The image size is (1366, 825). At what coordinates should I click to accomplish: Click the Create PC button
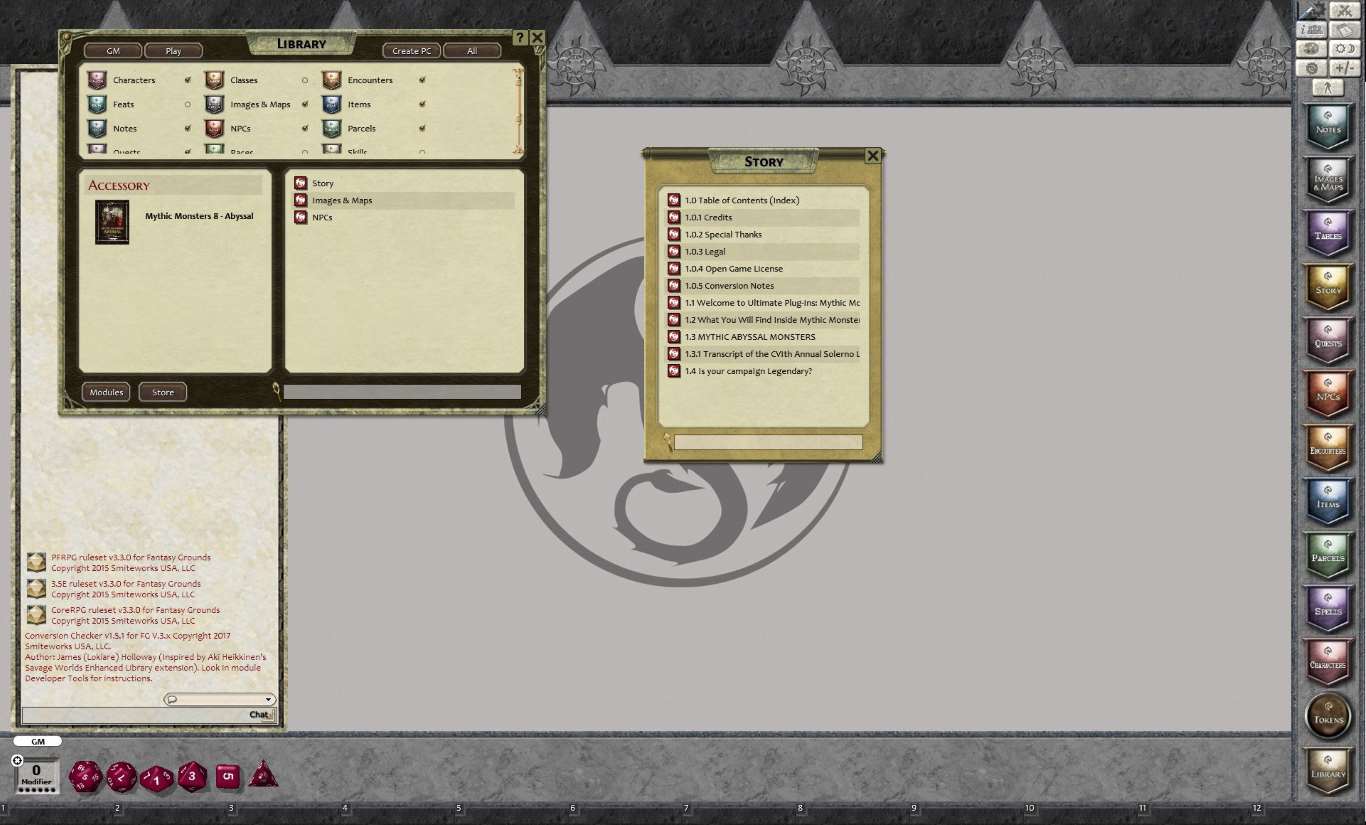click(x=410, y=50)
